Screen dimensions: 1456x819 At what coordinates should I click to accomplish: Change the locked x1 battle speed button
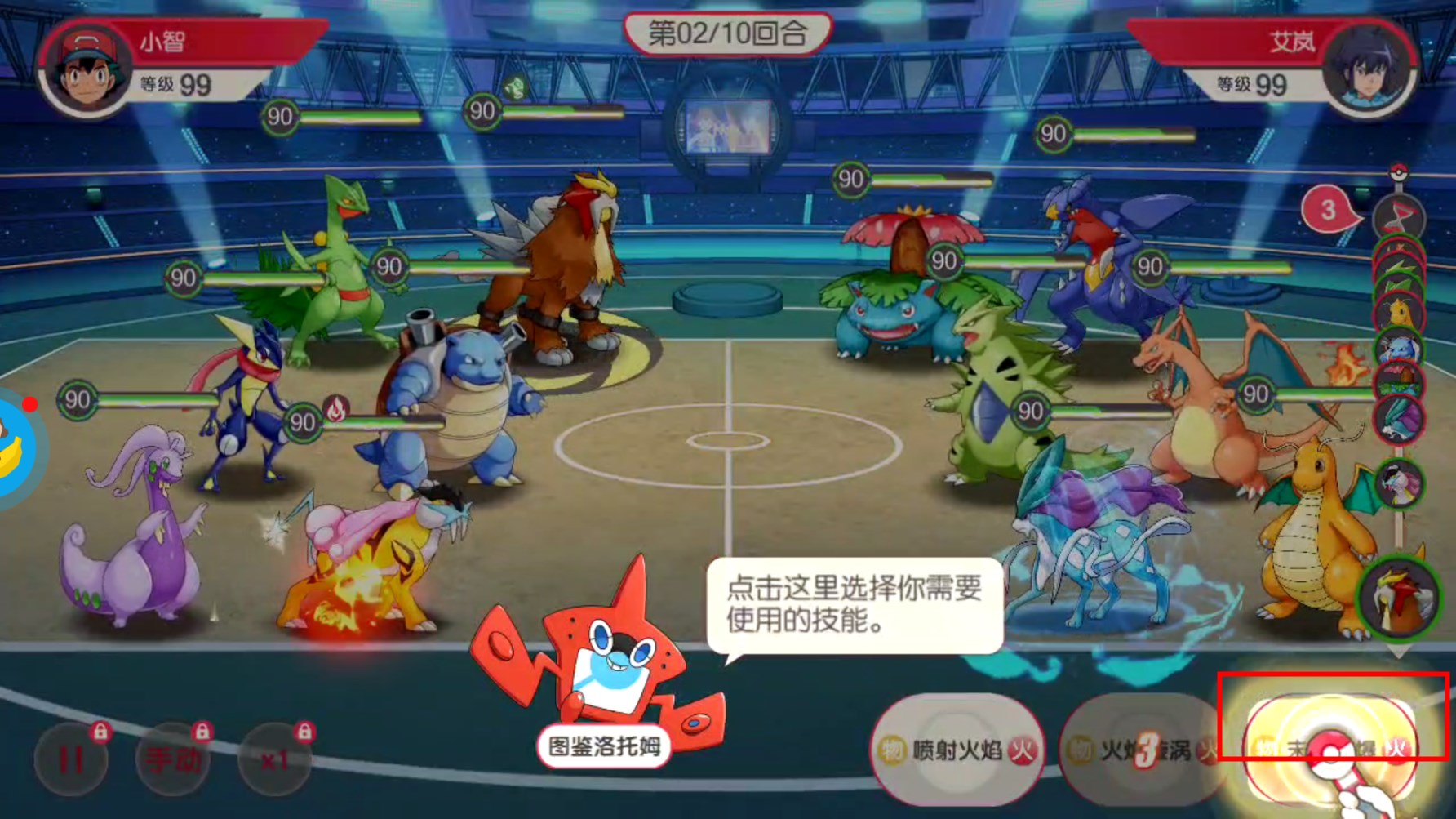(275, 759)
